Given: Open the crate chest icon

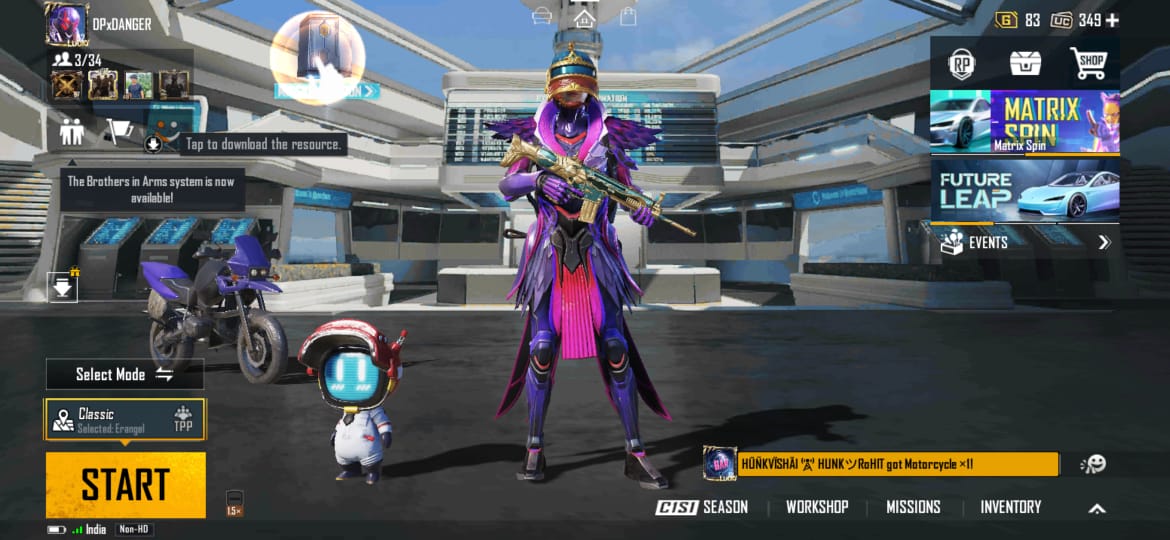Looking at the screenshot, I should [x=1025, y=64].
